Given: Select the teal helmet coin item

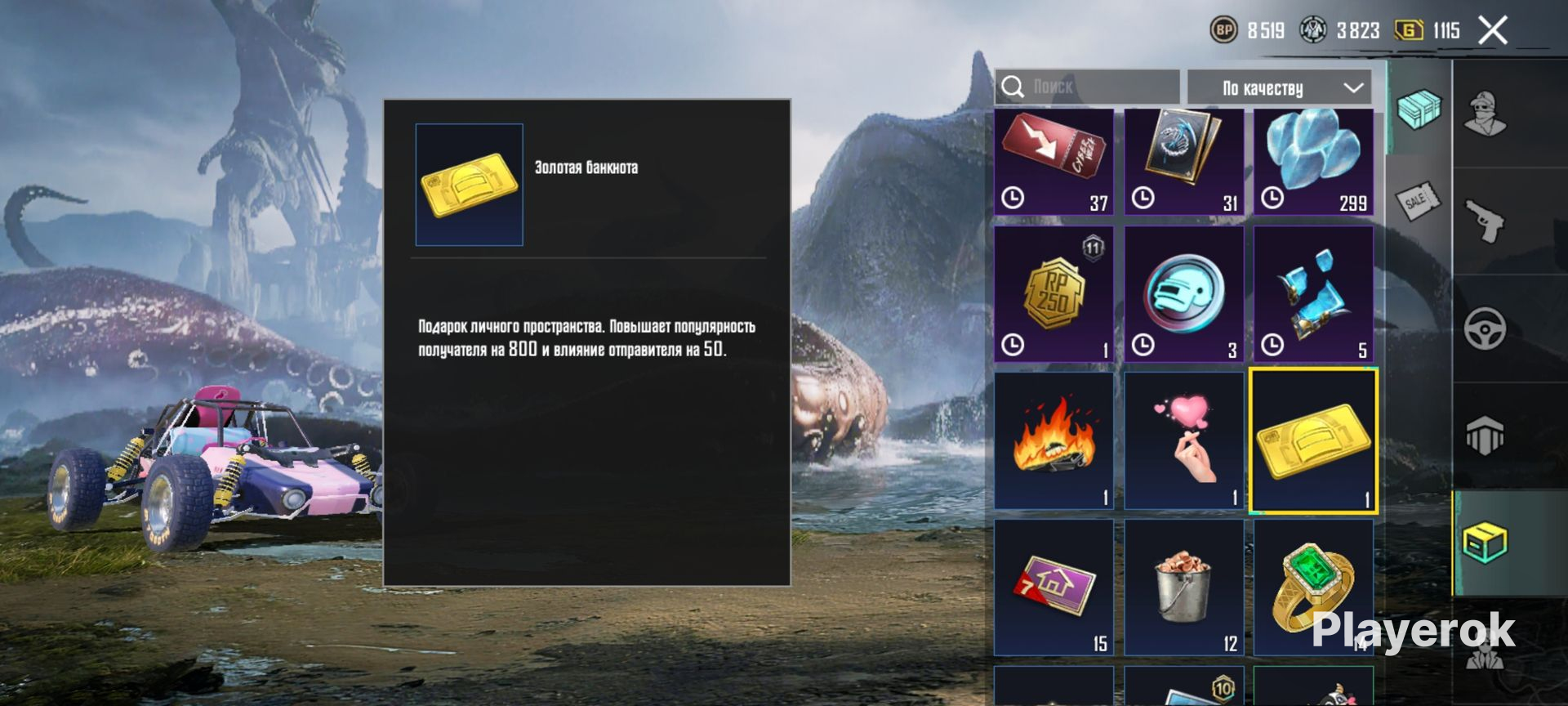Looking at the screenshot, I should [1183, 294].
